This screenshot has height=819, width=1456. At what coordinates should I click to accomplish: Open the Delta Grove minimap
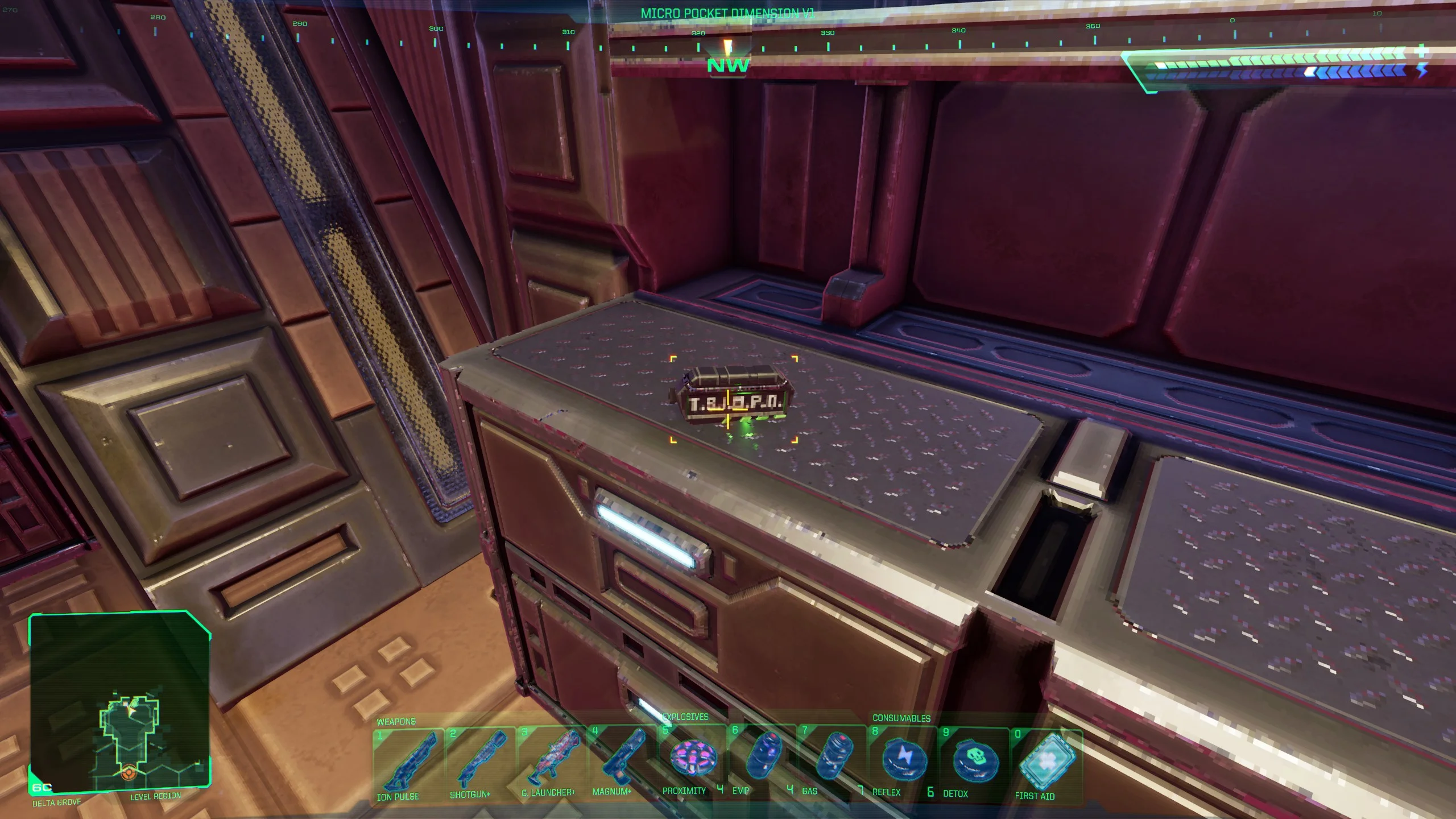click(120, 702)
